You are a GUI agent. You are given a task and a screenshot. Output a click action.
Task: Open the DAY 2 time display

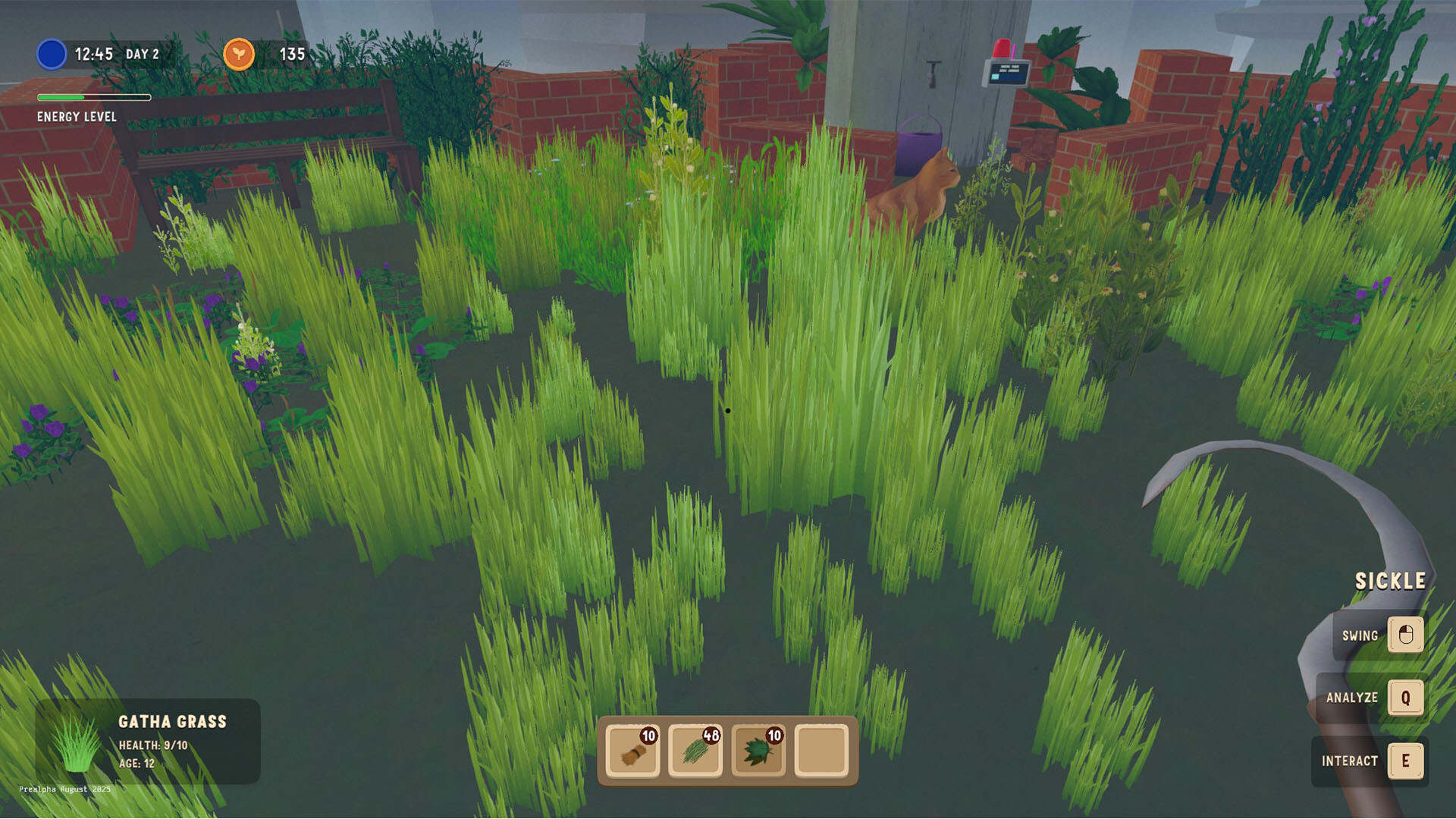pyautogui.click(x=141, y=54)
